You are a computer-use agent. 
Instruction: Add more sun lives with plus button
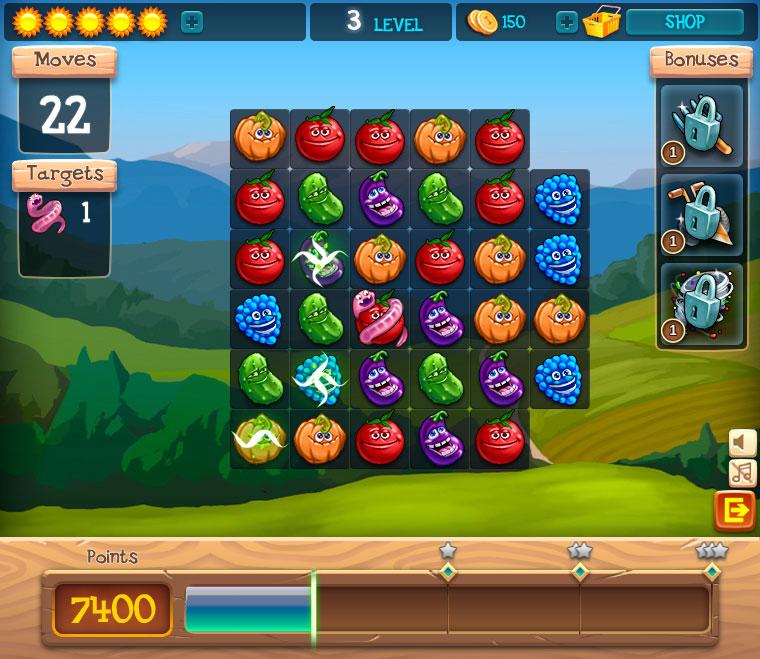click(192, 22)
